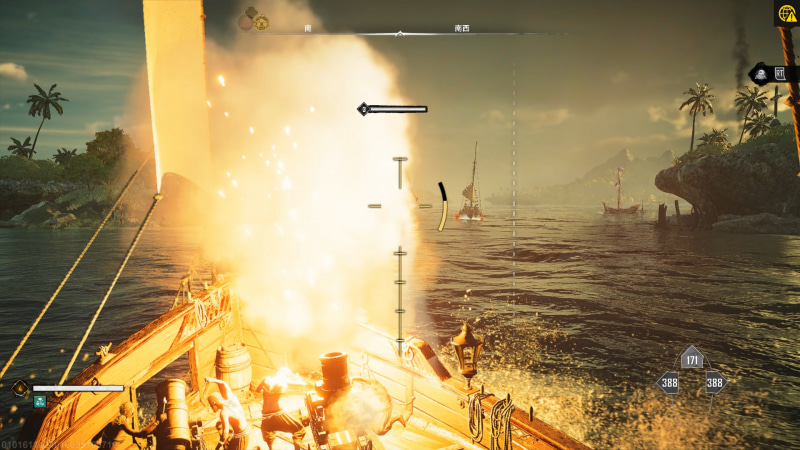Select the skull emblem icon beside the RT prompt

tap(759, 74)
